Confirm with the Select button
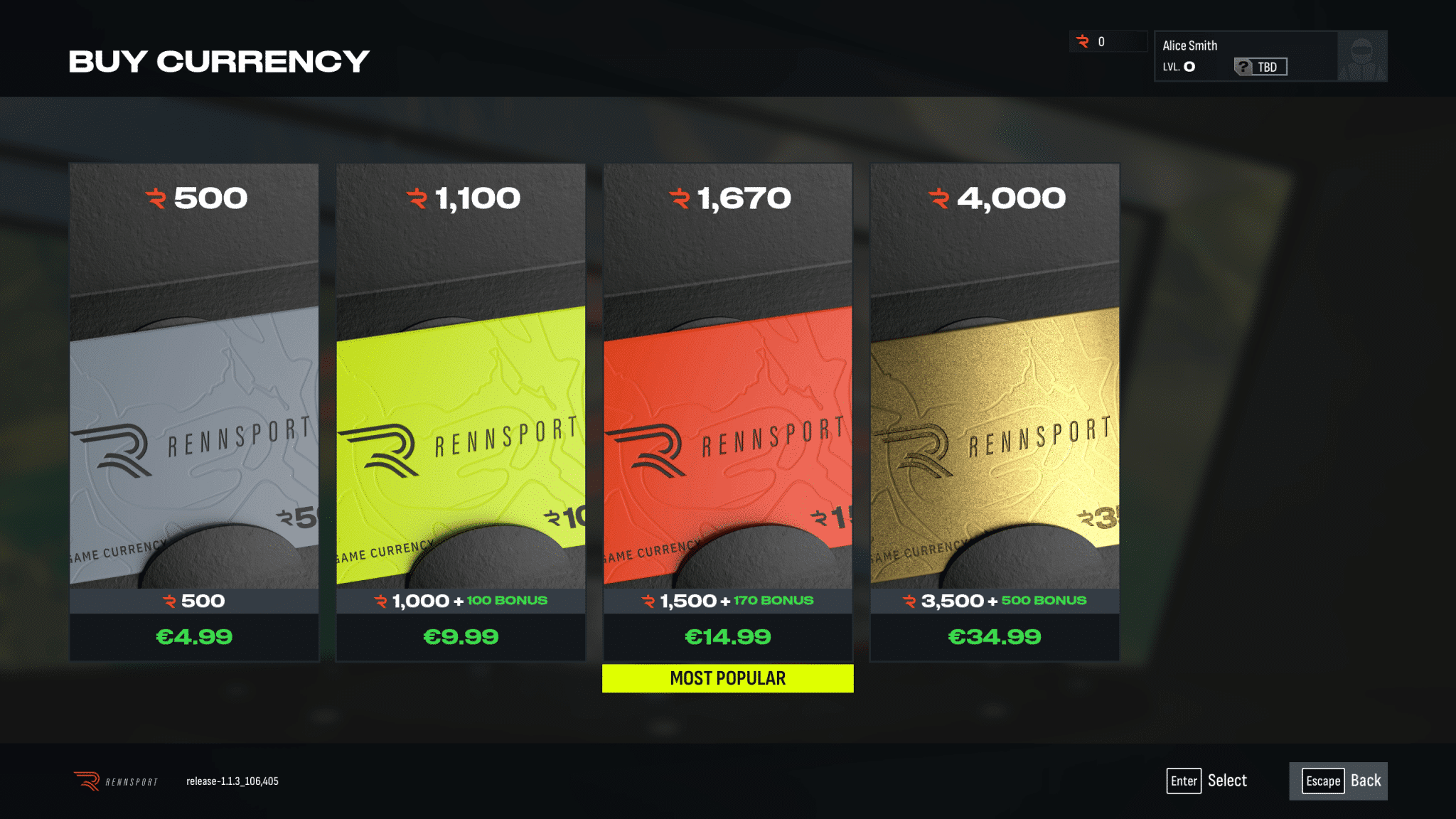 pos(1207,781)
